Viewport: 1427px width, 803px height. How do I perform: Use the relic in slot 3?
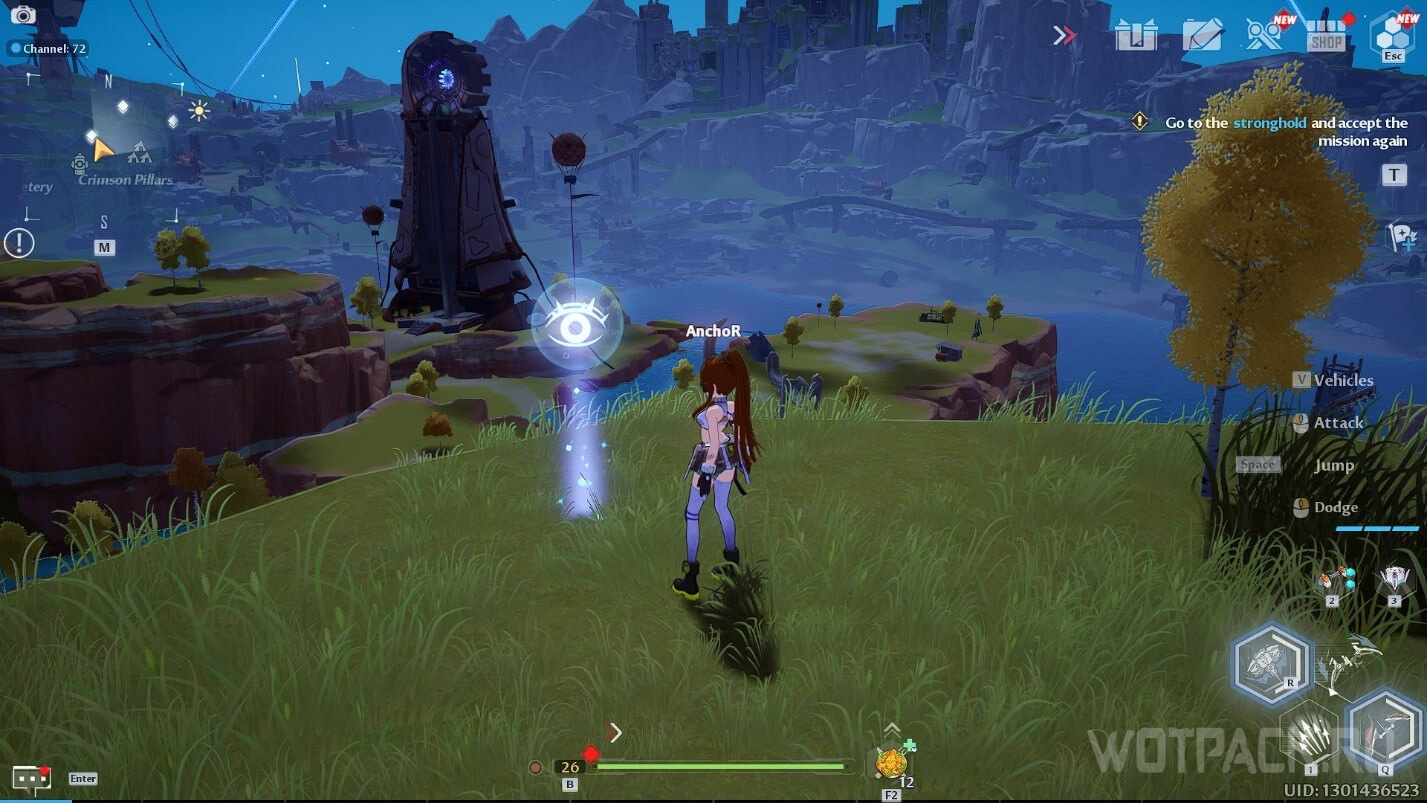[1393, 581]
